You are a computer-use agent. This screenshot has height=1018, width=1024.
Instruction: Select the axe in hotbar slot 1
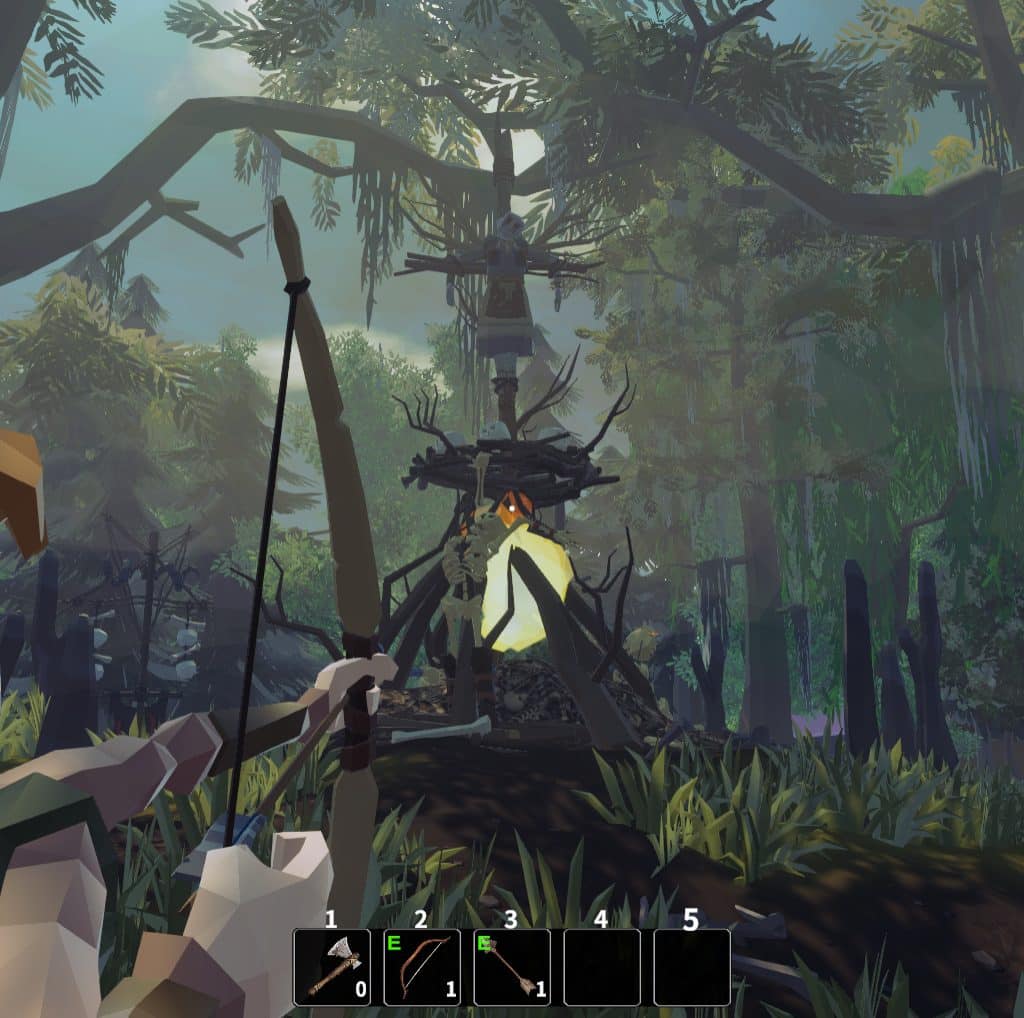[x=331, y=967]
